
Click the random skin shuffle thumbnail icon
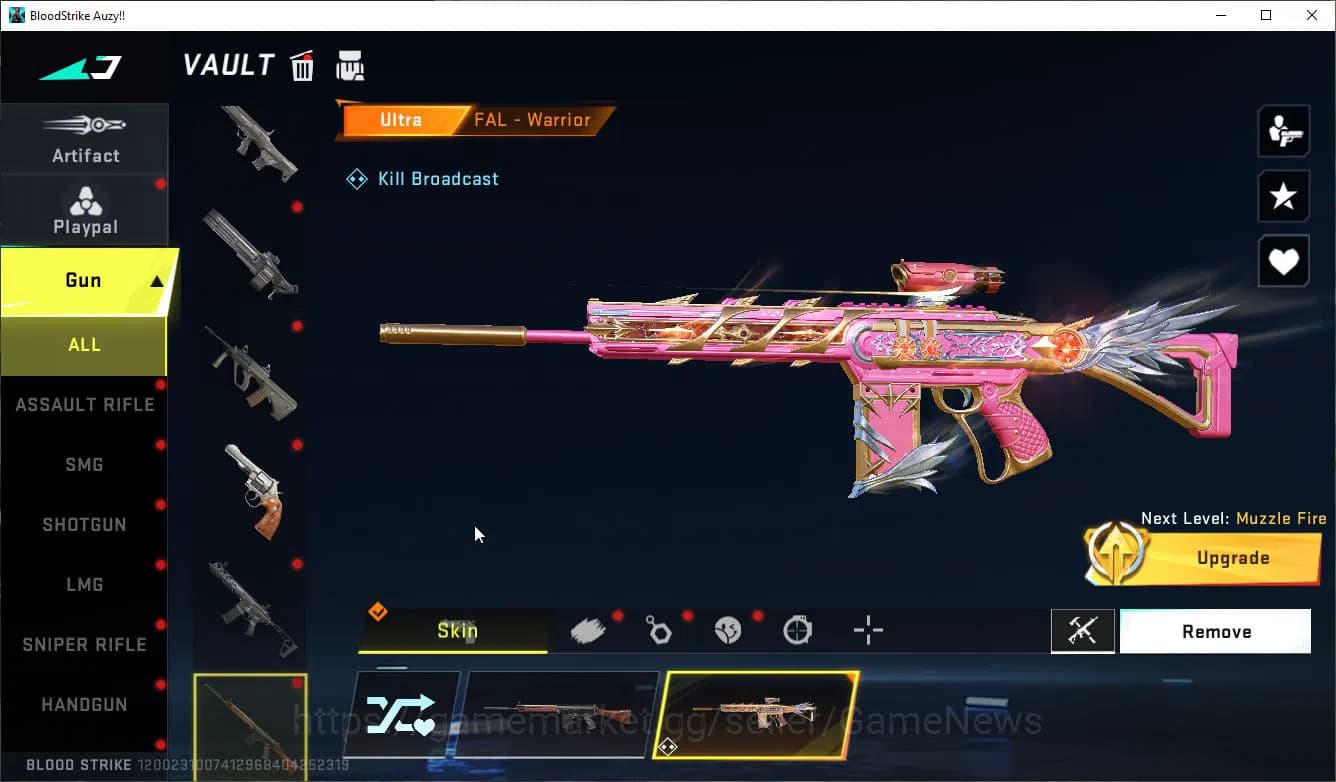click(x=404, y=714)
